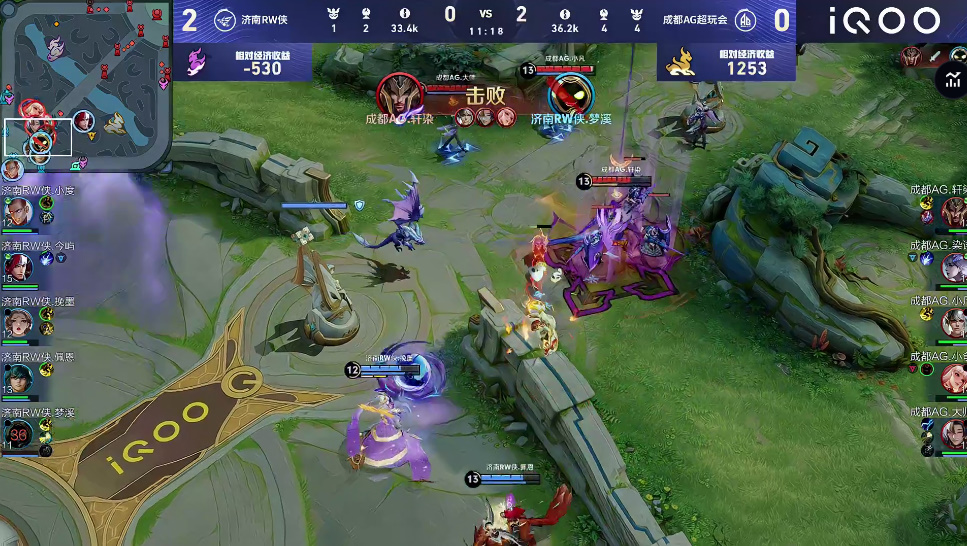Image resolution: width=967 pixels, height=546 pixels.
Task: Open the stats chart button
Action: coord(951,81)
